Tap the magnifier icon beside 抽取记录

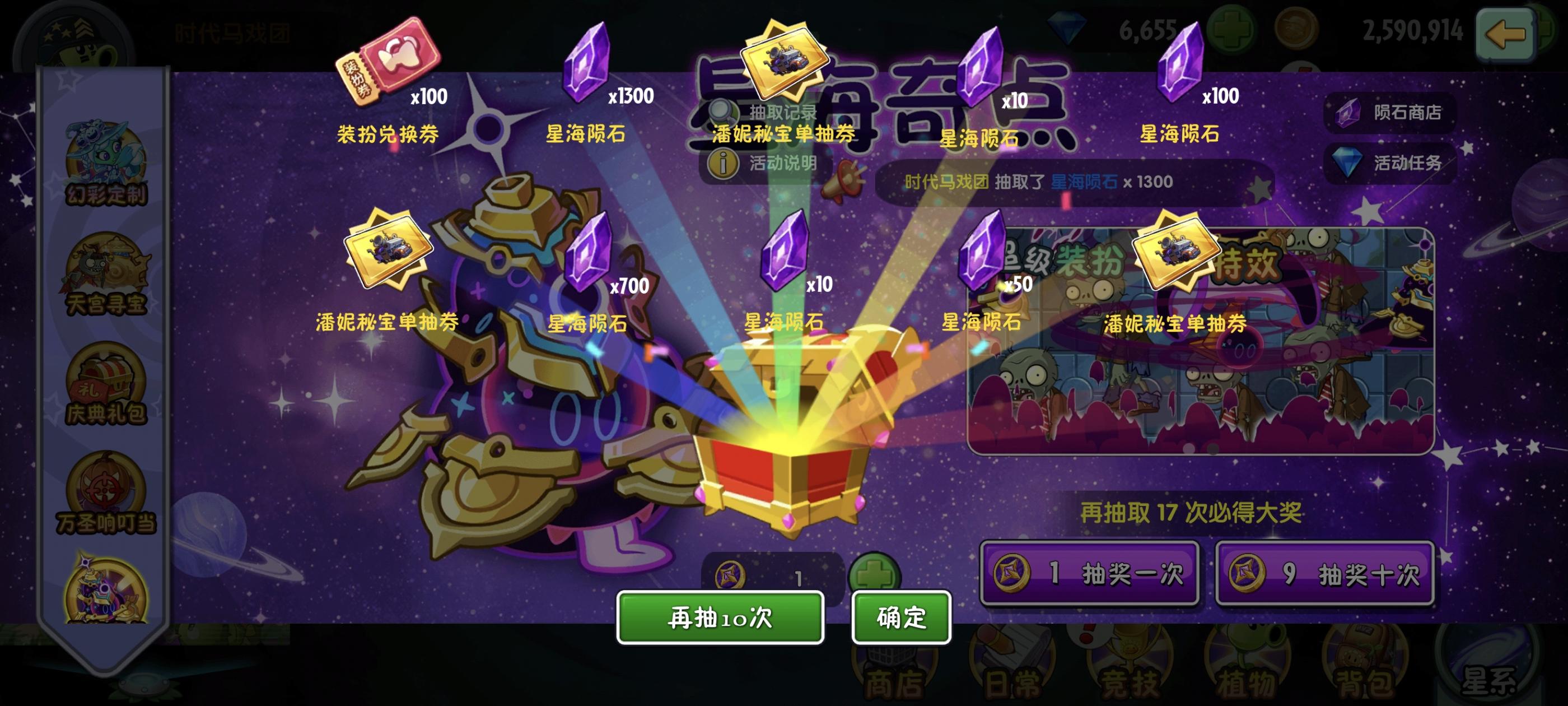click(722, 112)
